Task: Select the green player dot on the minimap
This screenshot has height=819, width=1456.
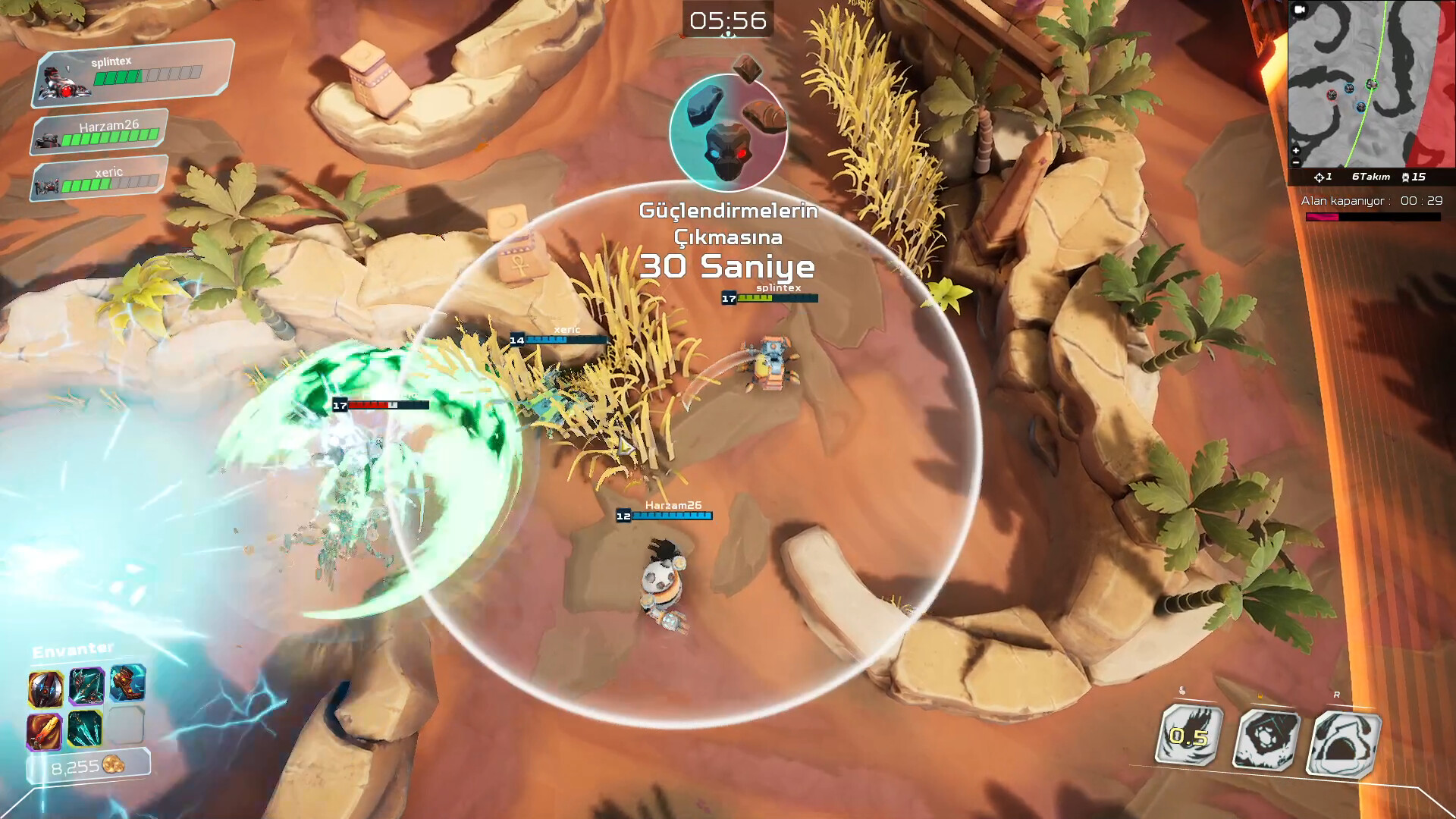Action: [1371, 84]
